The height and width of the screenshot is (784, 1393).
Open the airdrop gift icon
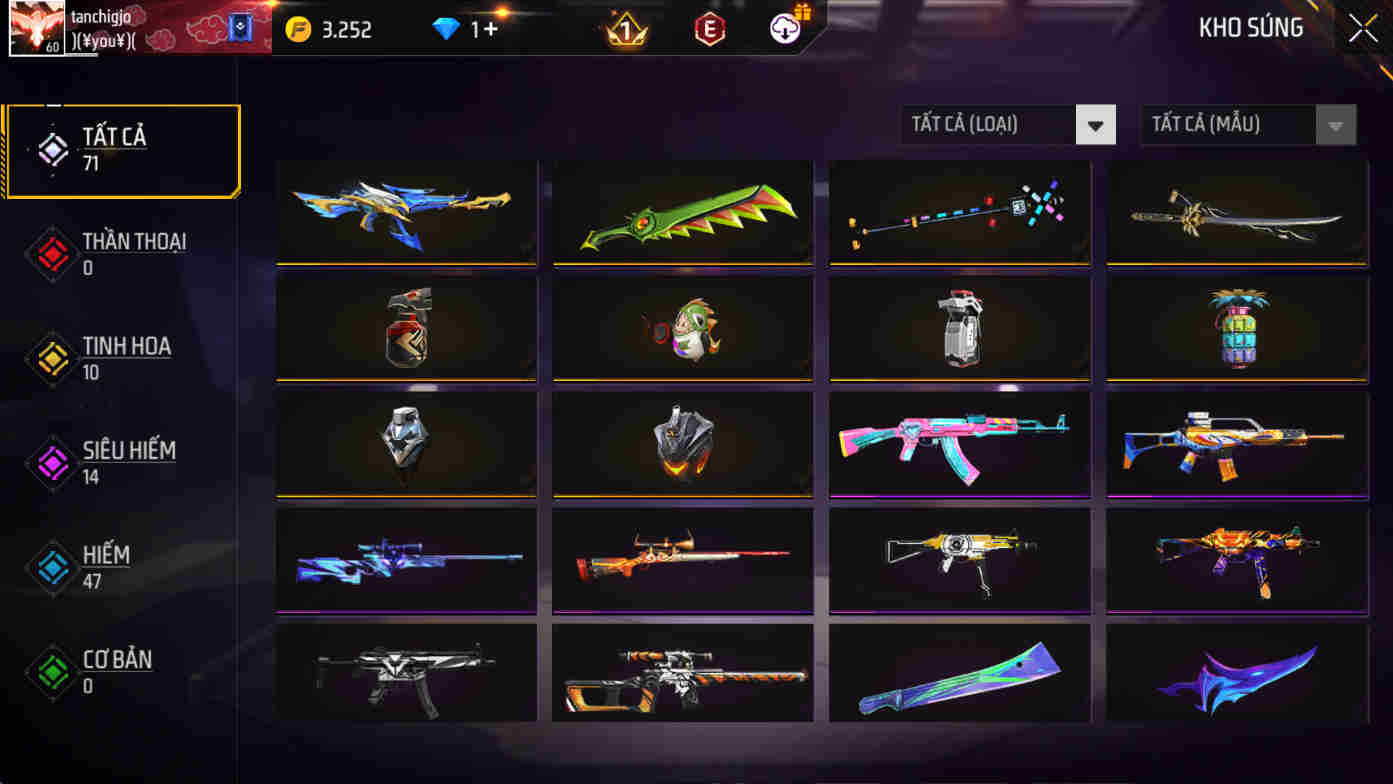pyautogui.click(x=786, y=28)
